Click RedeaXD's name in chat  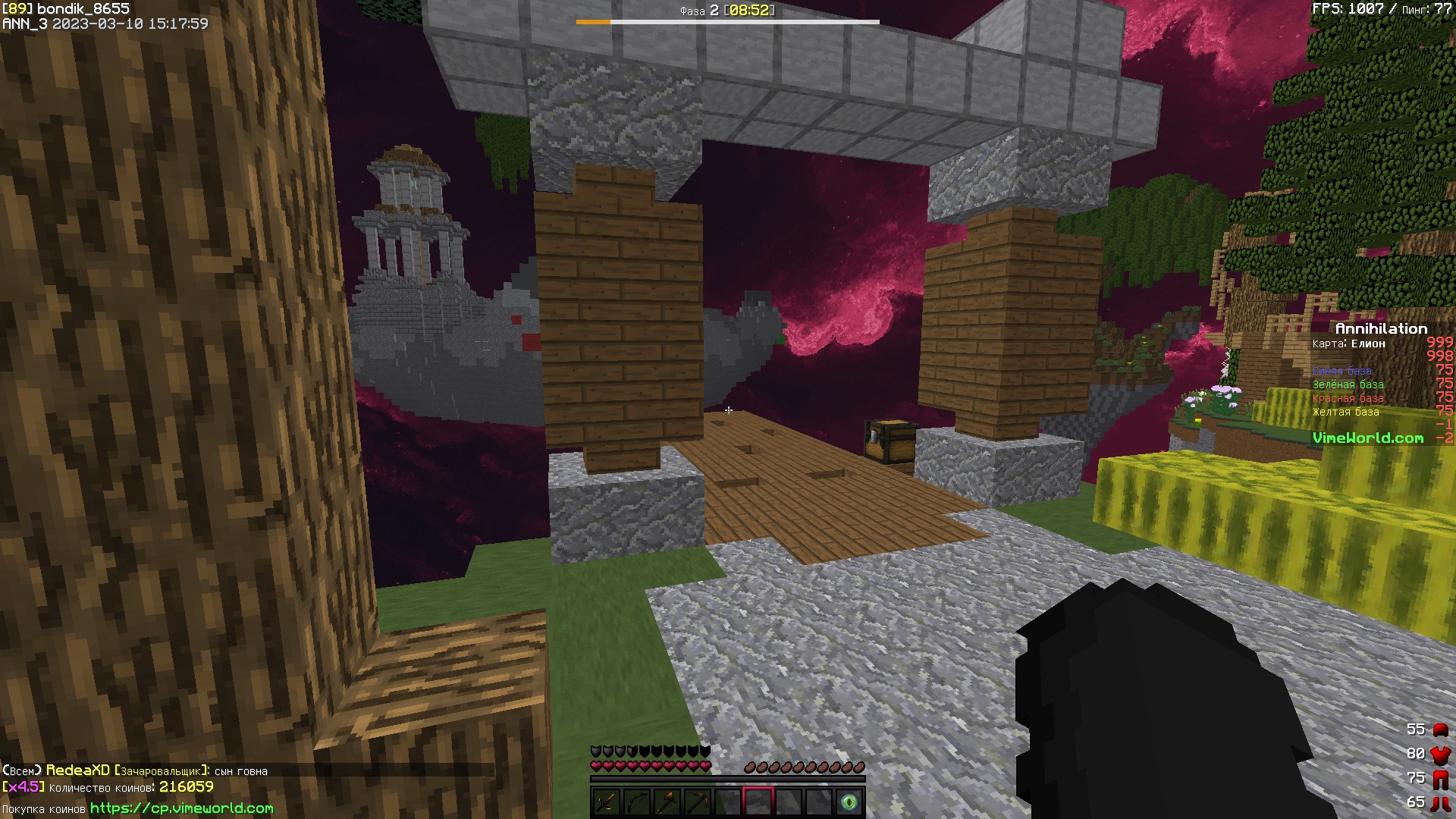(x=78, y=770)
